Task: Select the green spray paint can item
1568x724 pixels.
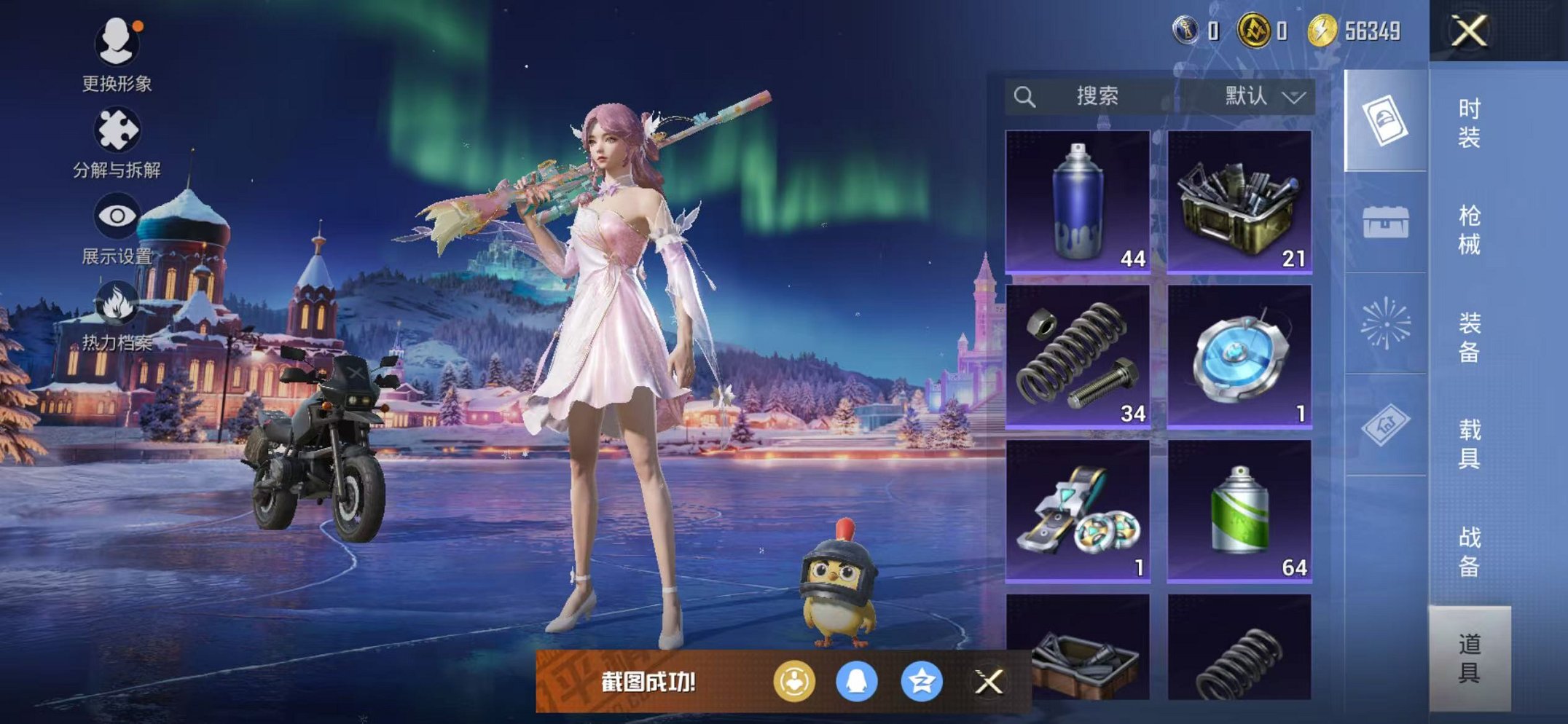Action: pos(1239,510)
